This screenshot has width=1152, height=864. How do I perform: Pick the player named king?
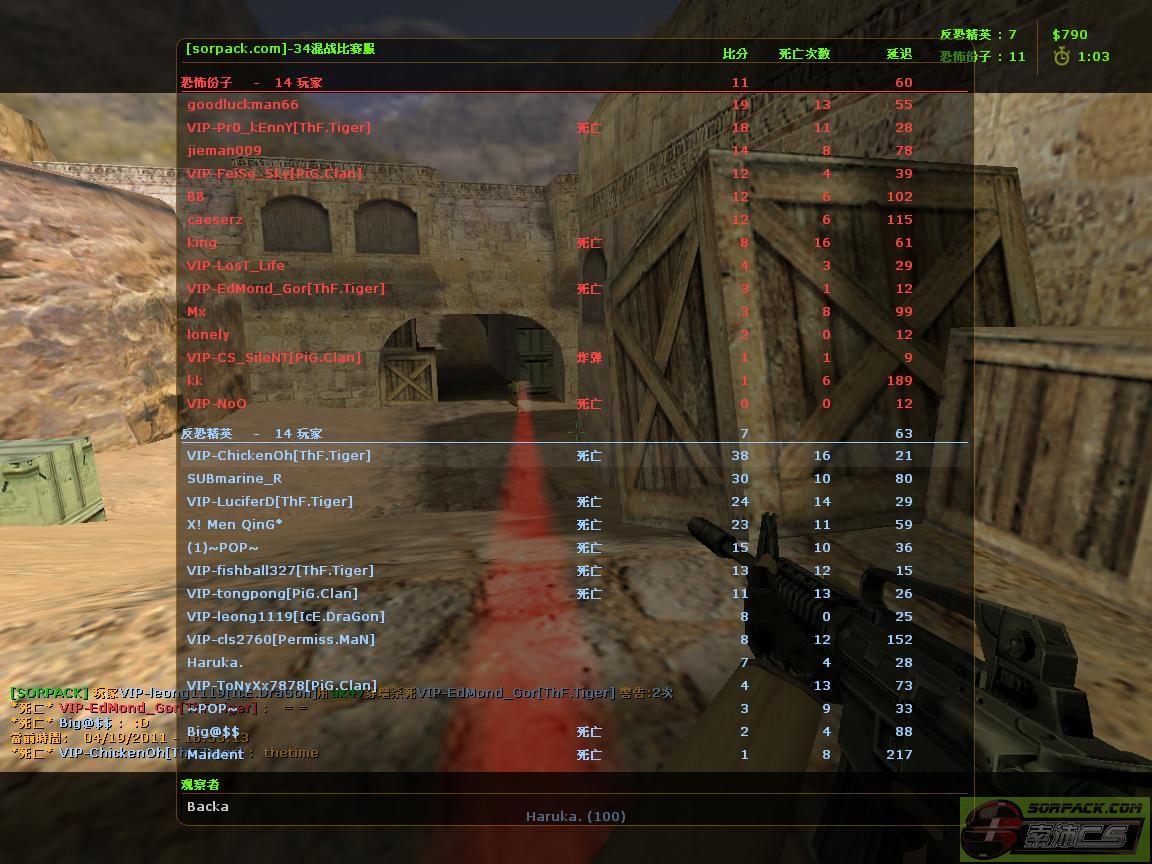(x=202, y=243)
